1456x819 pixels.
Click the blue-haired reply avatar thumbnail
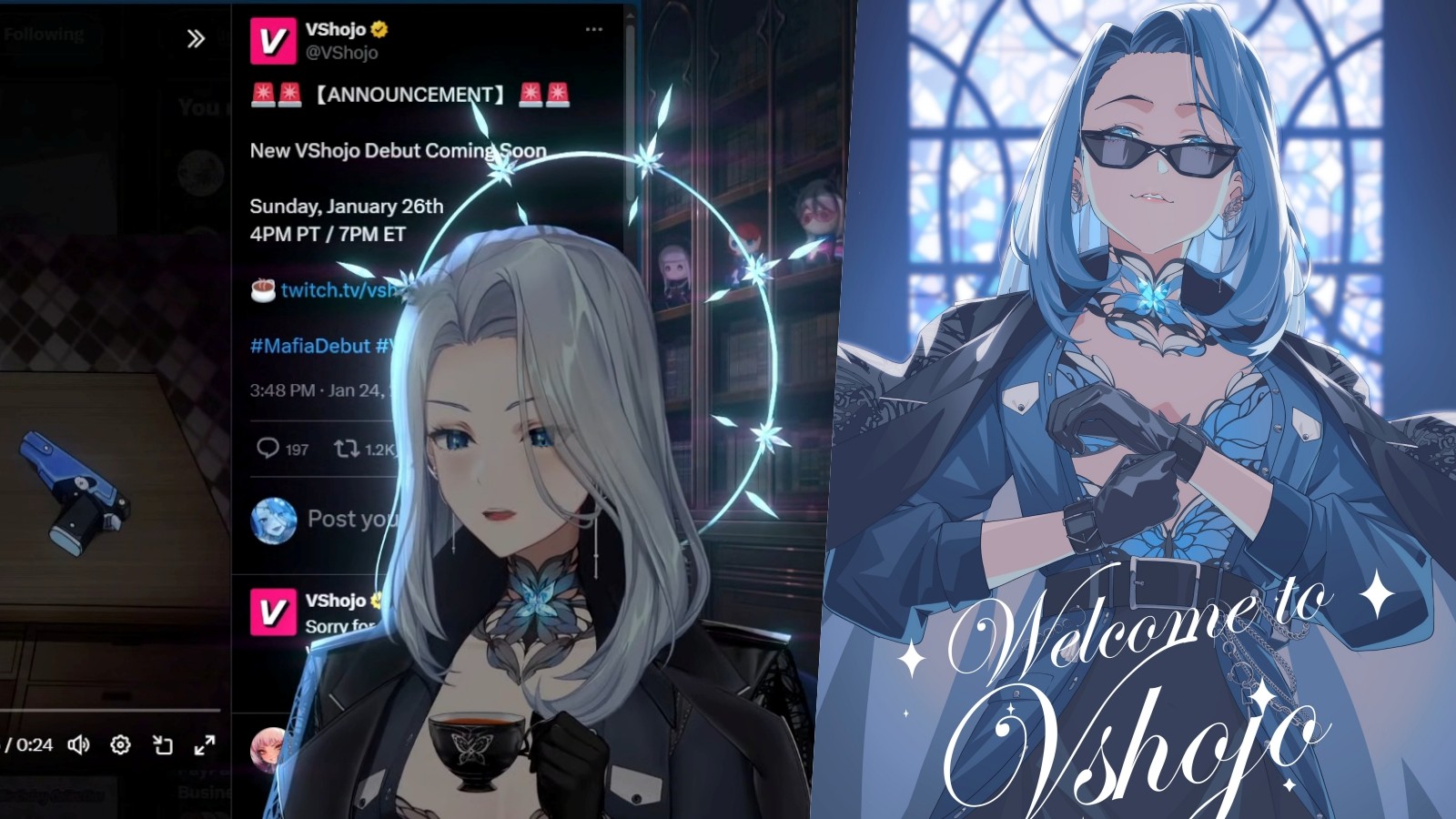pyautogui.click(x=273, y=519)
